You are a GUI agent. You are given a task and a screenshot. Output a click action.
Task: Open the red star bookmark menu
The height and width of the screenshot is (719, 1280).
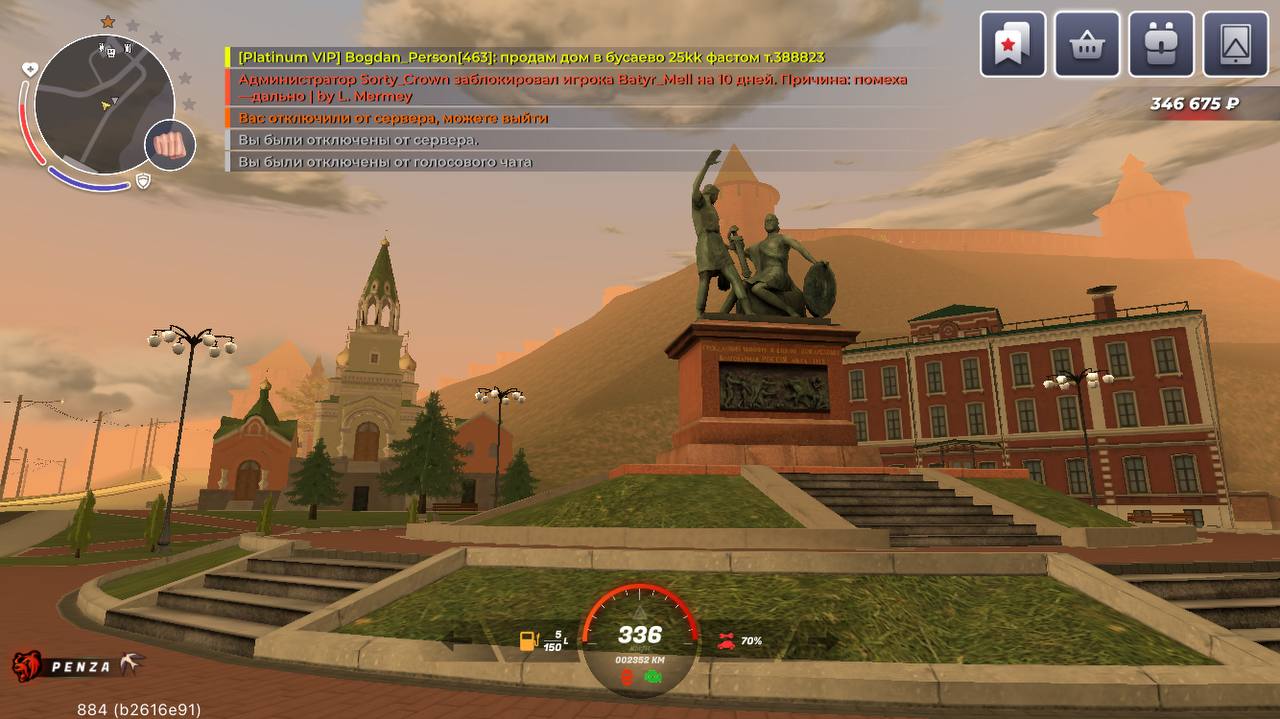1012,44
